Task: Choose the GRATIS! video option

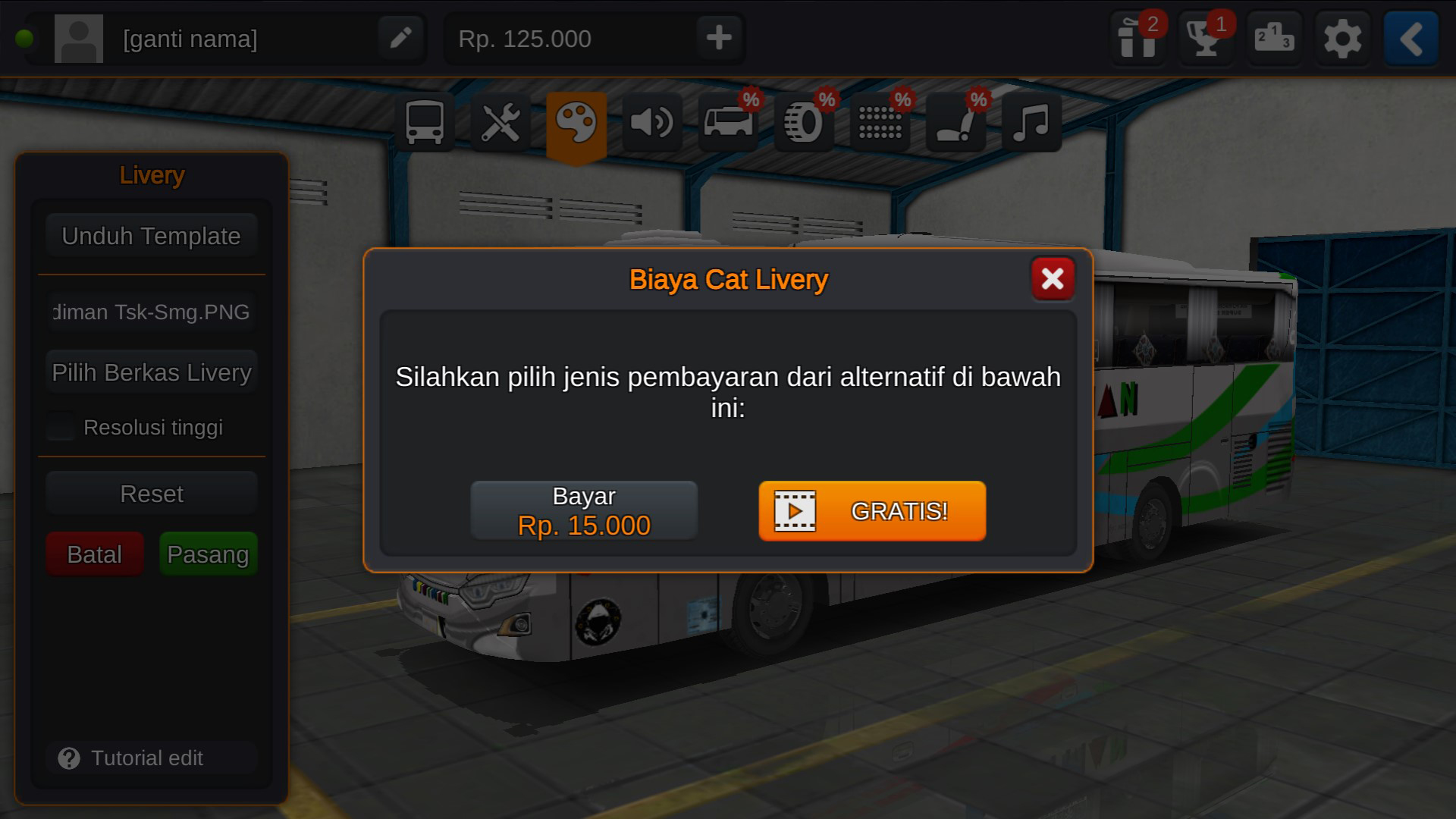Action: (871, 511)
